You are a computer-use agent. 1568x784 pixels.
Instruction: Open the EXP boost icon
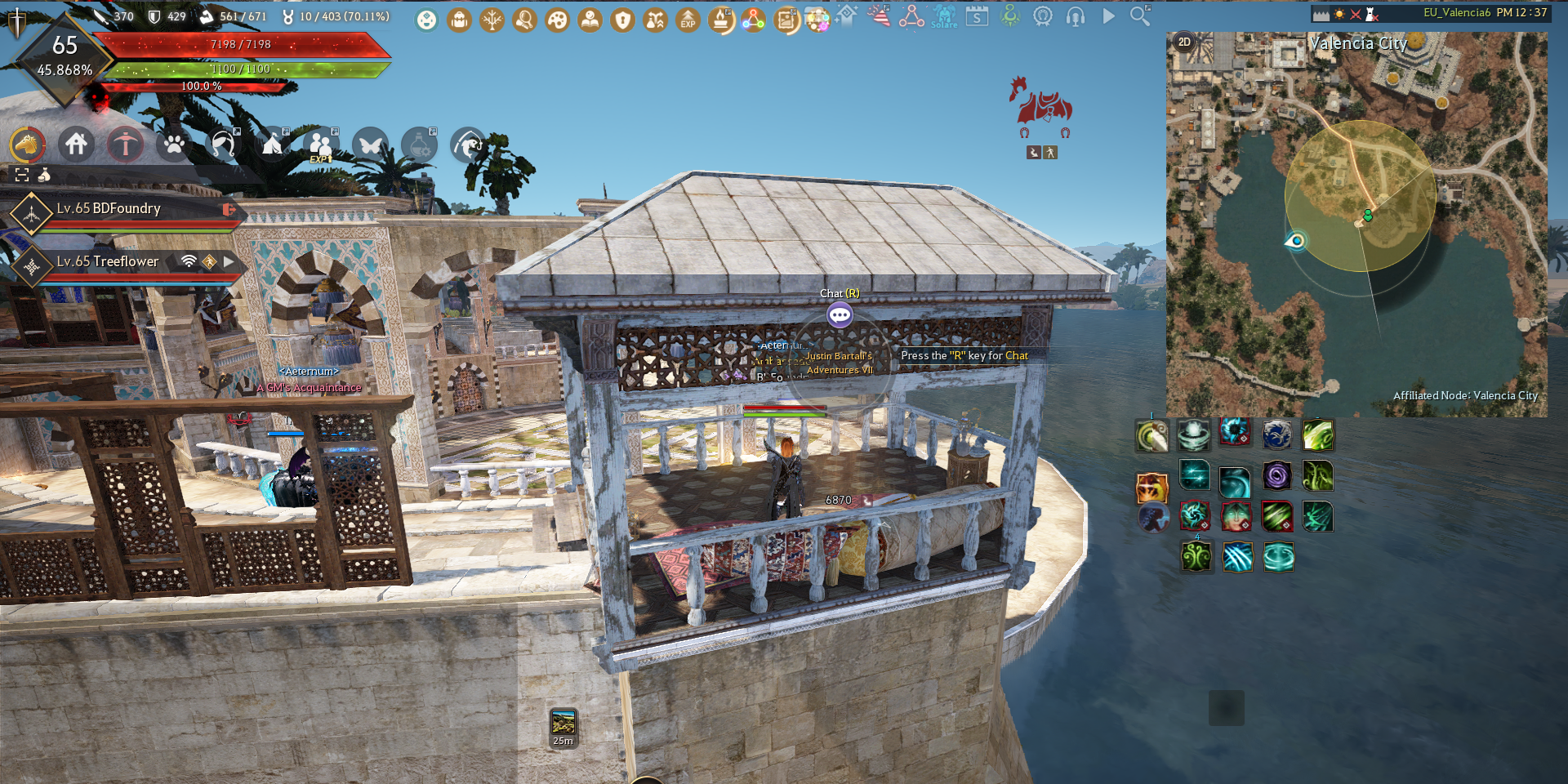688,20
